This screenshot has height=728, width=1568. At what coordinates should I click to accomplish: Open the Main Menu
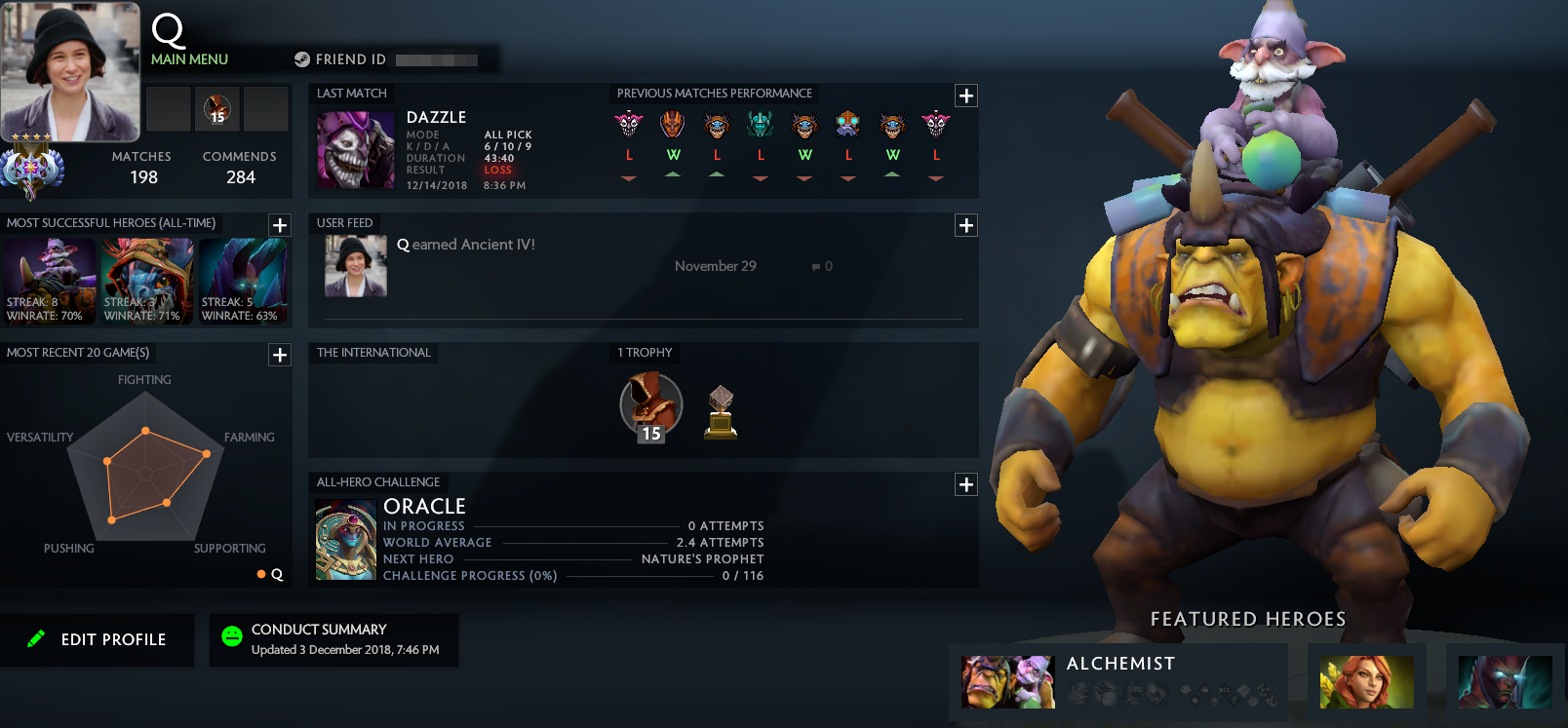pos(188,58)
